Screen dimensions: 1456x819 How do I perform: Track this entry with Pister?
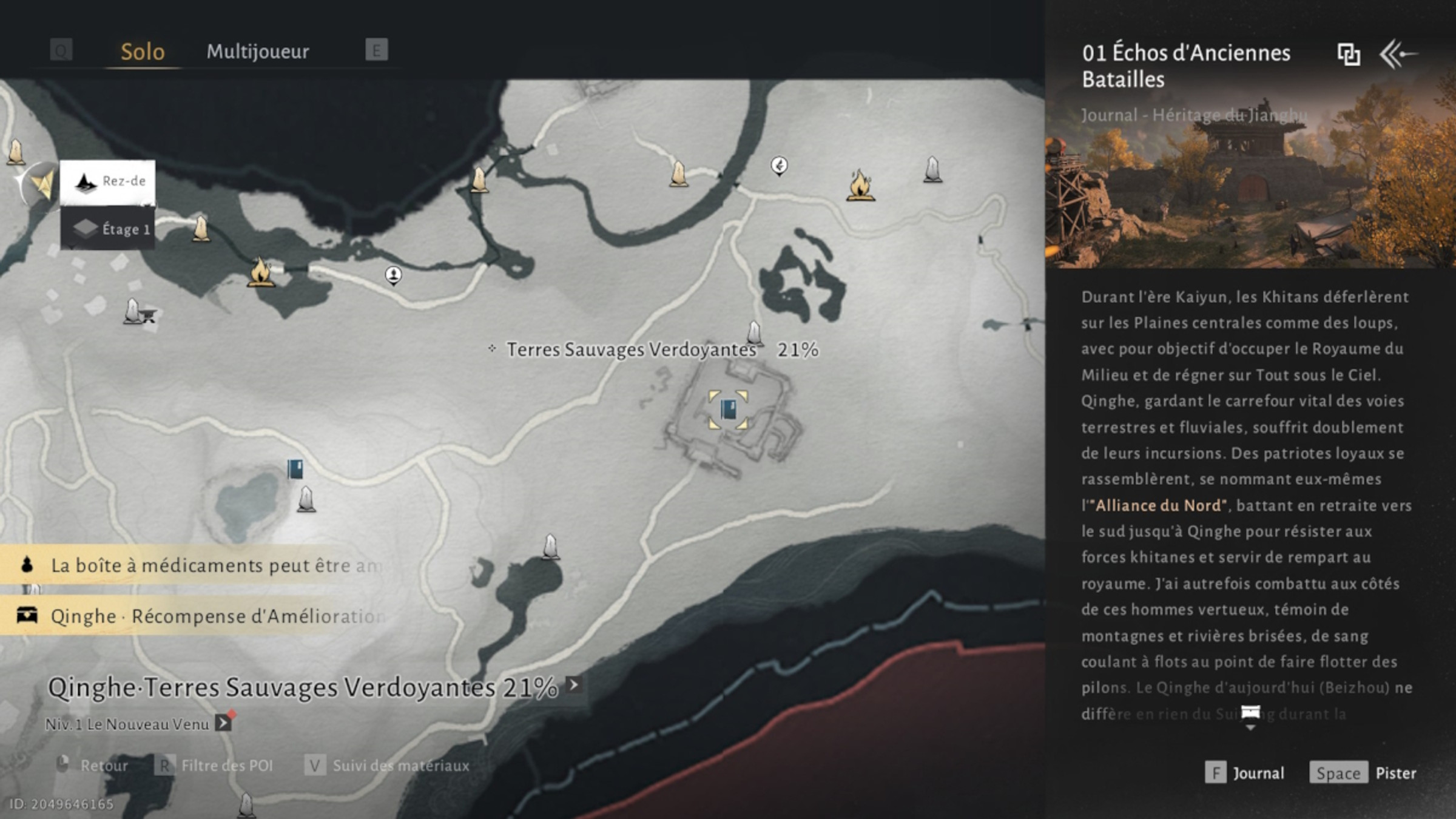1363,773
